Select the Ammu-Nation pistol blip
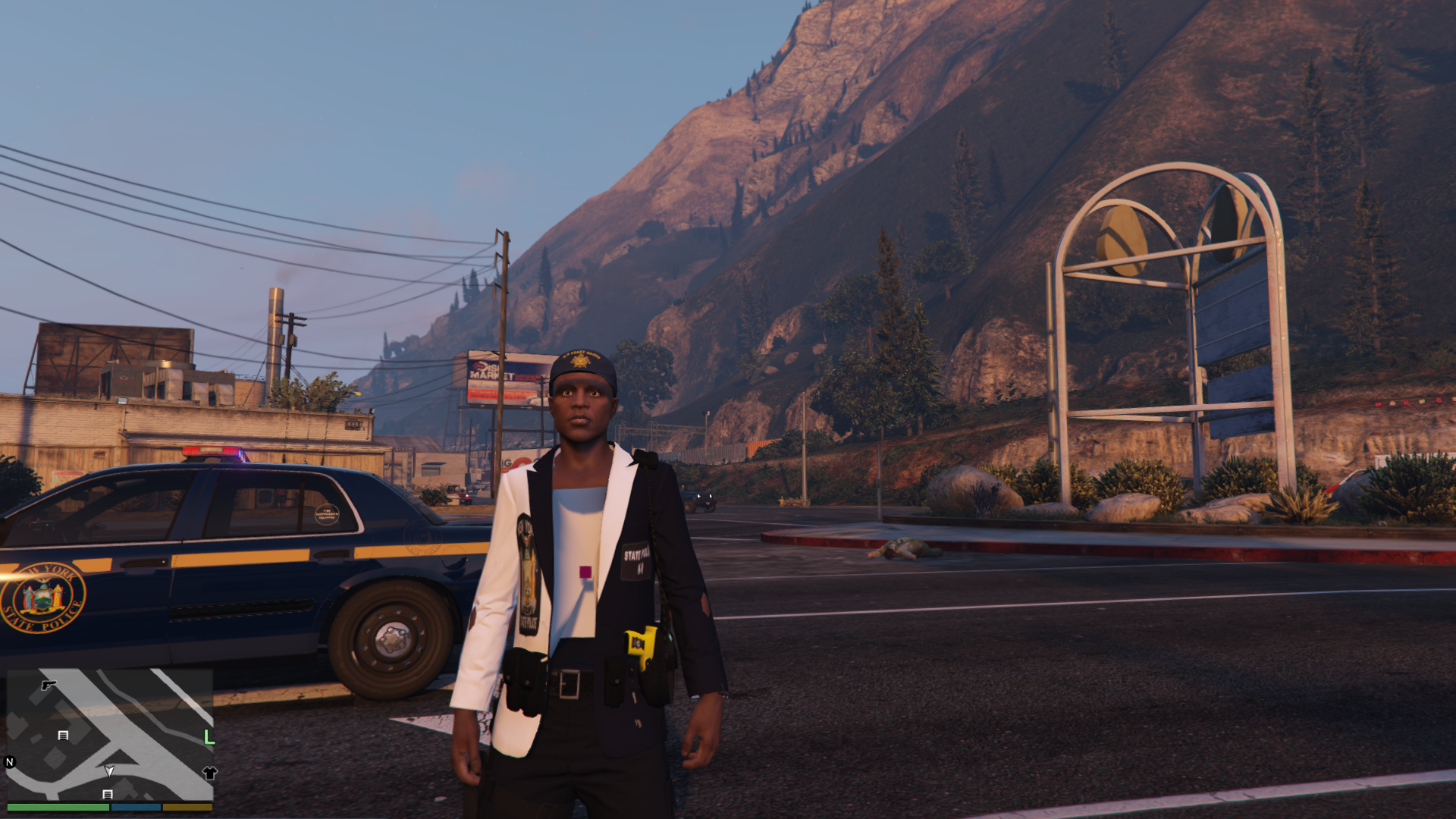 coord(49,686)
